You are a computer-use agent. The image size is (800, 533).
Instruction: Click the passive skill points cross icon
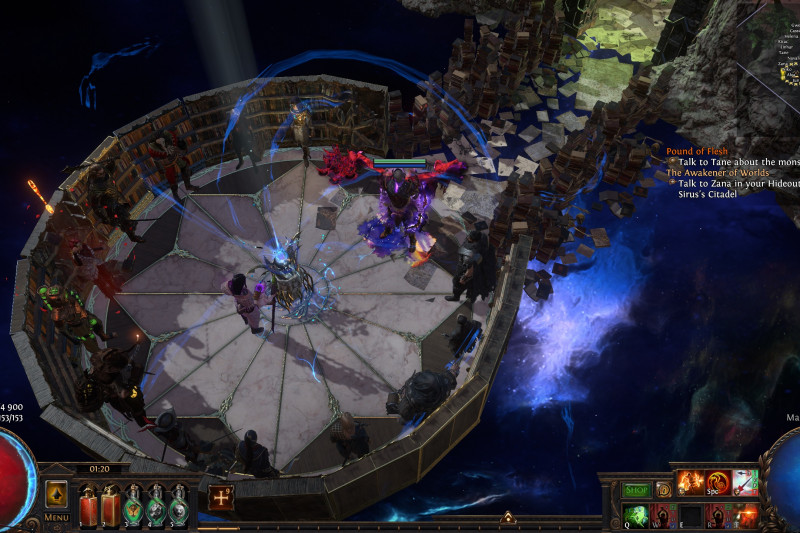coord(221,497)
